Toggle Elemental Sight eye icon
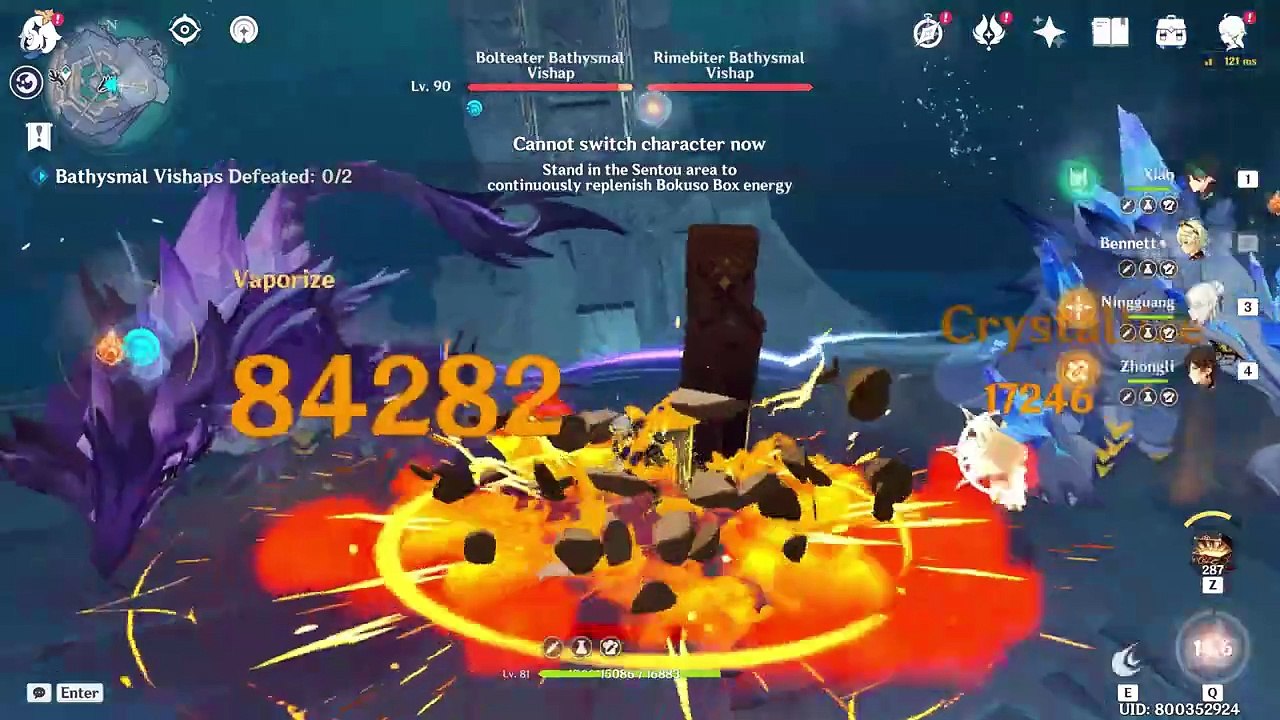Screen dimensions: 1280x720 pyautogui.click(x=185, y=30)
